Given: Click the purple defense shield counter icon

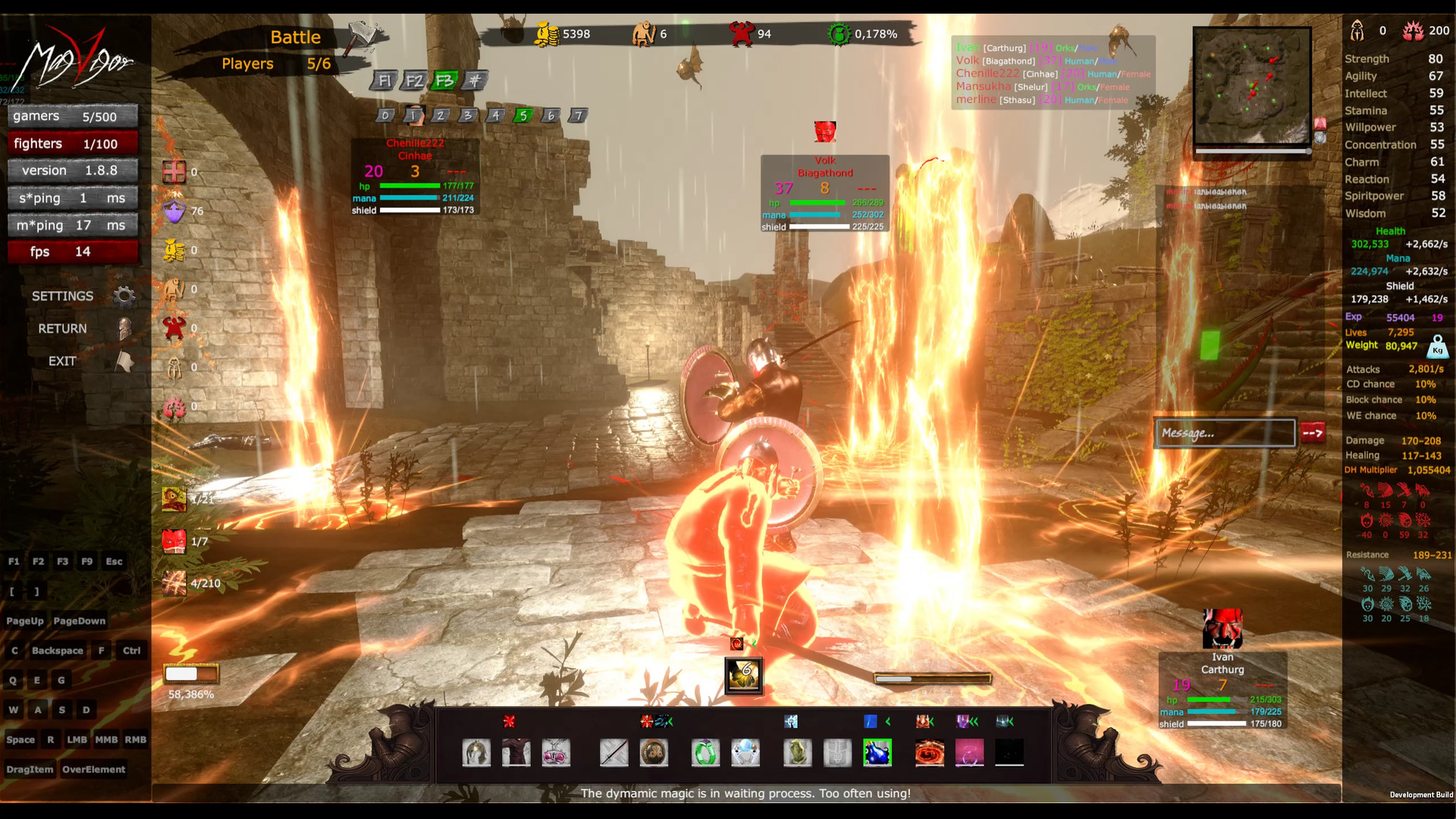Looking at the screenshot, I should [174, 212].
